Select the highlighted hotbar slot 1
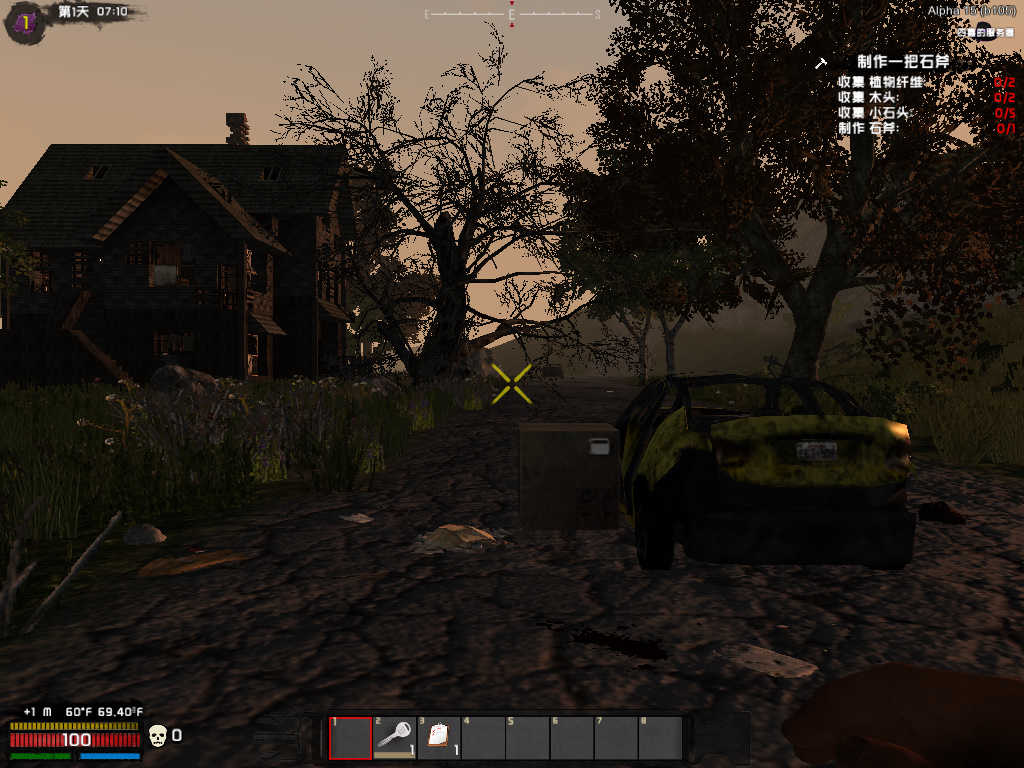The height and width of the screenshot is (768, 1024). [350, 738]
